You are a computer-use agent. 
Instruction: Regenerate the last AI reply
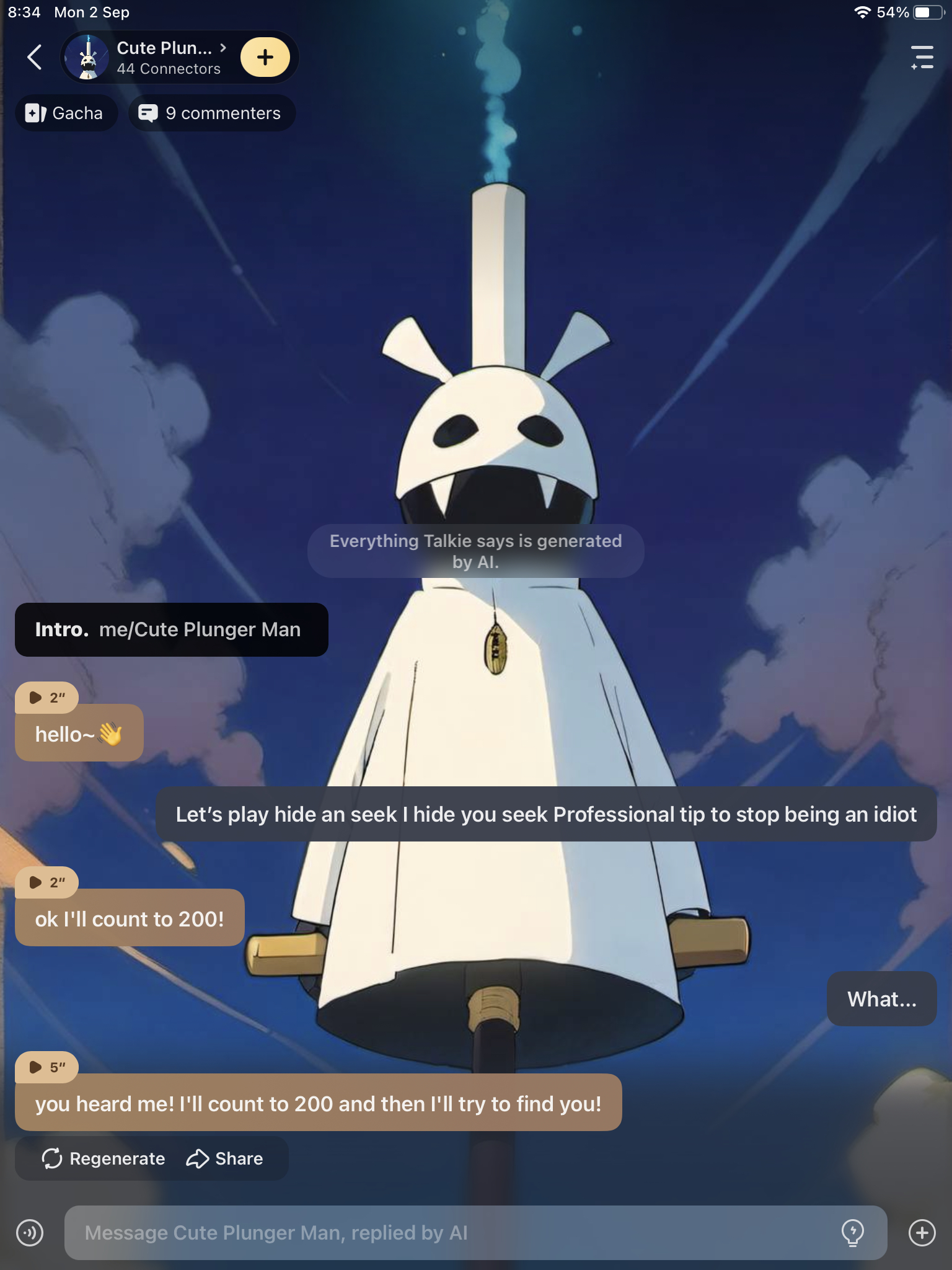pyautogui.click(x=104, y=1158)
